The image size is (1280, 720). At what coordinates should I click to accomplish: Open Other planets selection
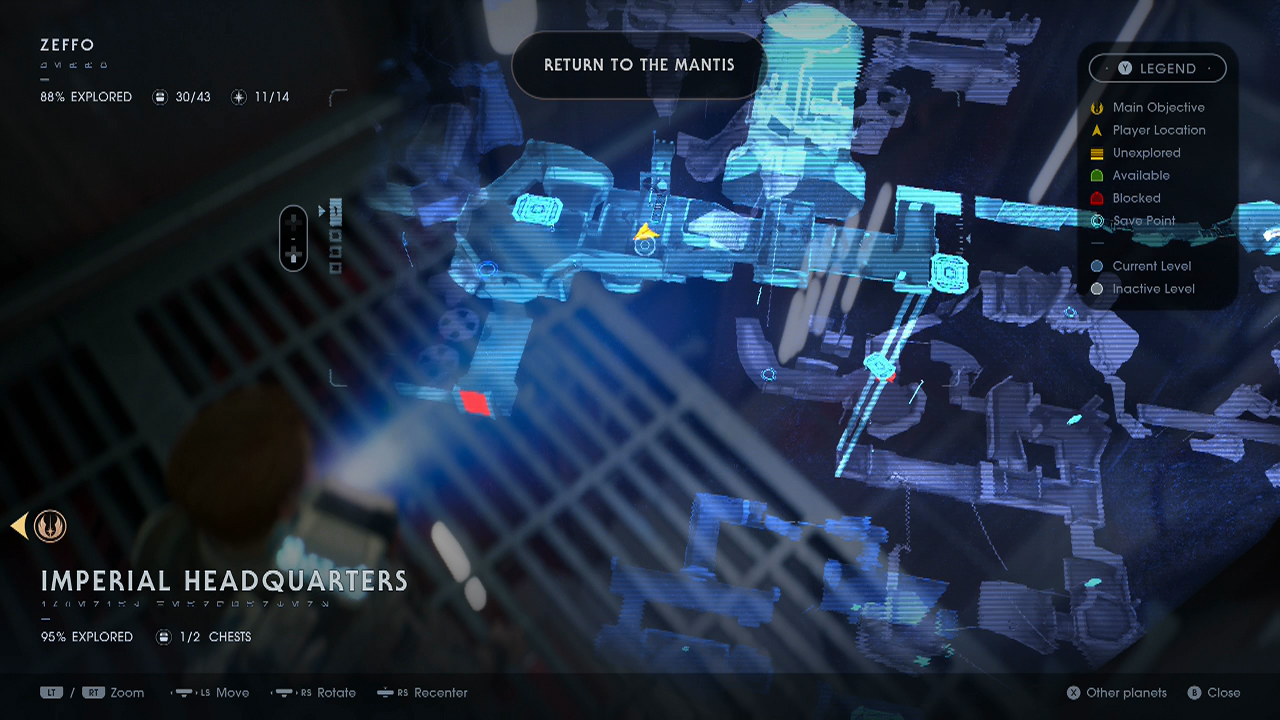[x=1116, y=692]
